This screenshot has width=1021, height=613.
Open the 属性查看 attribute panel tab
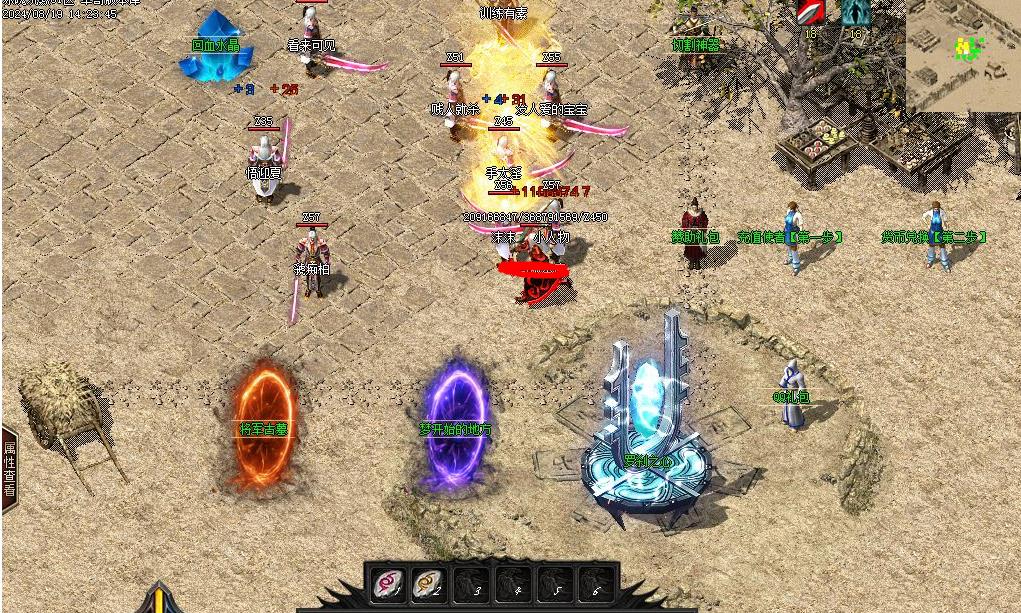coord(9,469)
